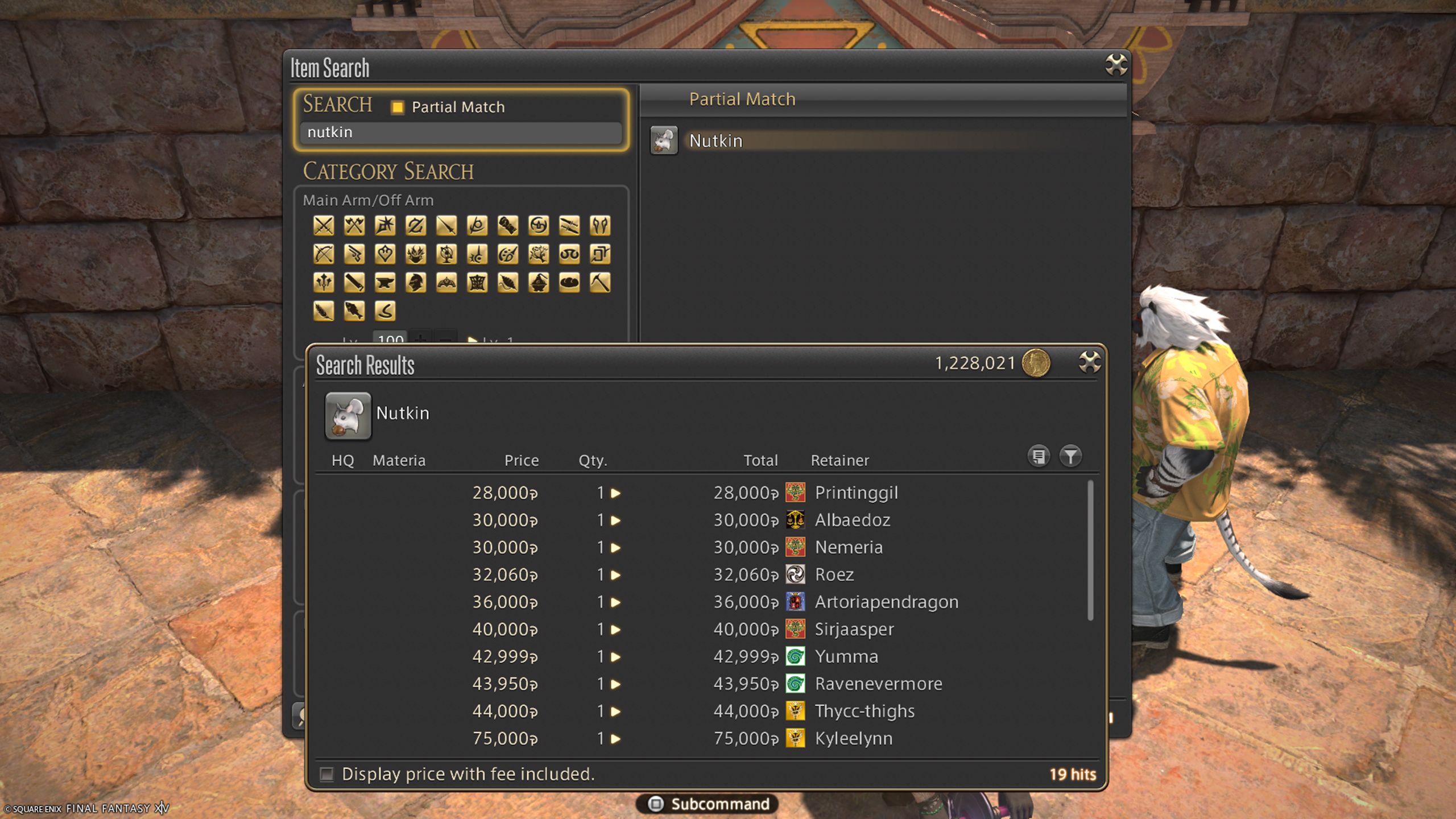Expand Printinggil's 28,000 gil listing arrow
This screenshot has height=819, width=1456.
pyautogui.click(x=617, y=493)
